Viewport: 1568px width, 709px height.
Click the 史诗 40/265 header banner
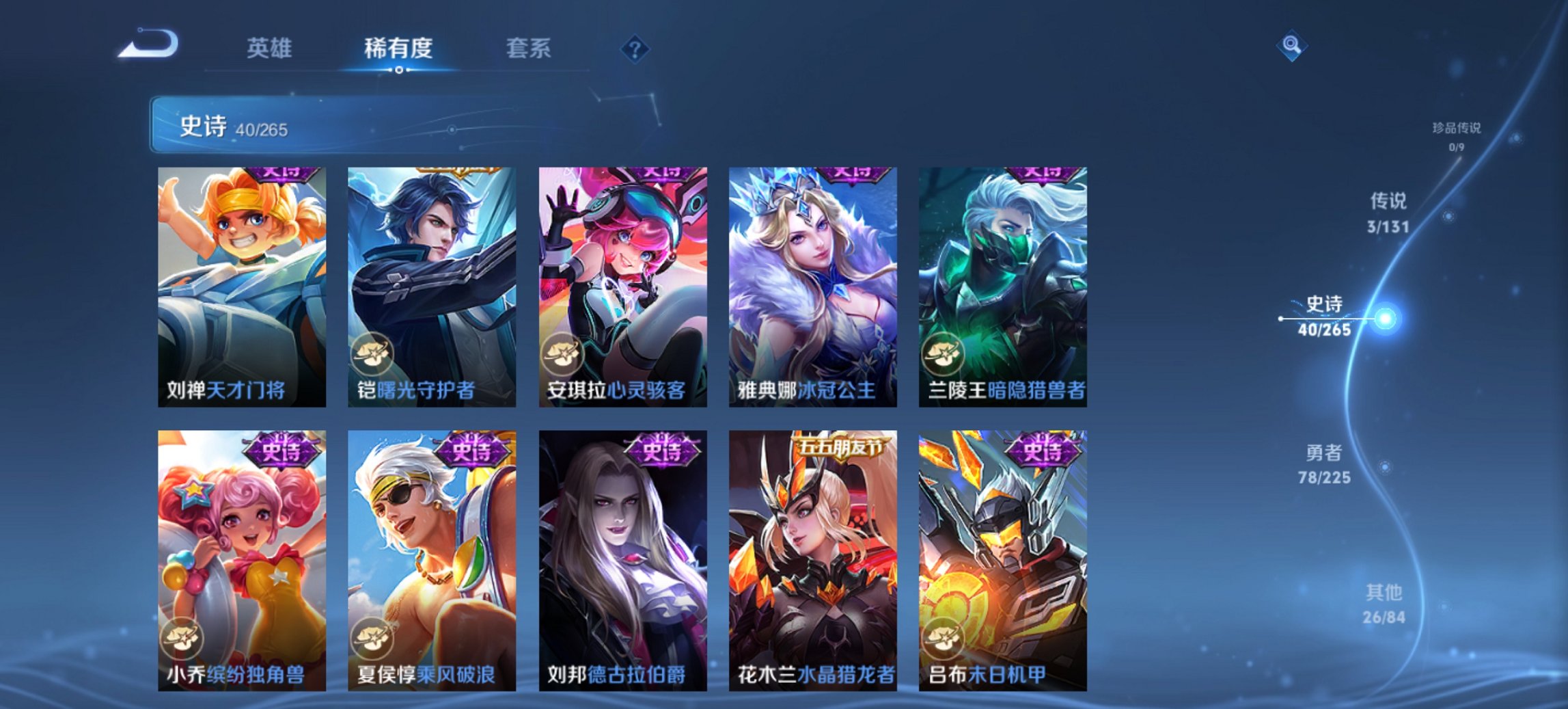point(410,124)
